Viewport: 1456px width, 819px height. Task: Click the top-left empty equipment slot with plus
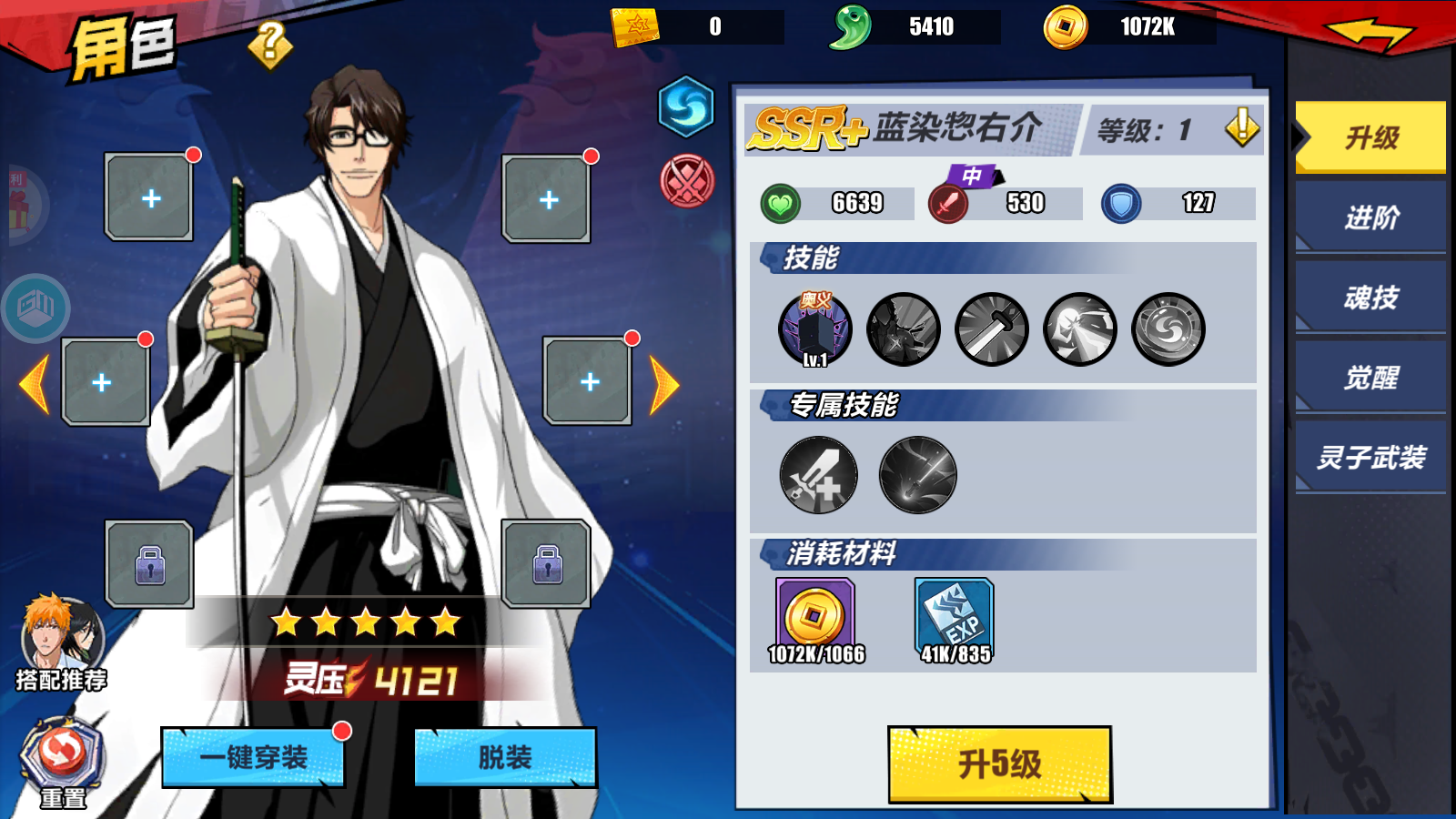148,197
